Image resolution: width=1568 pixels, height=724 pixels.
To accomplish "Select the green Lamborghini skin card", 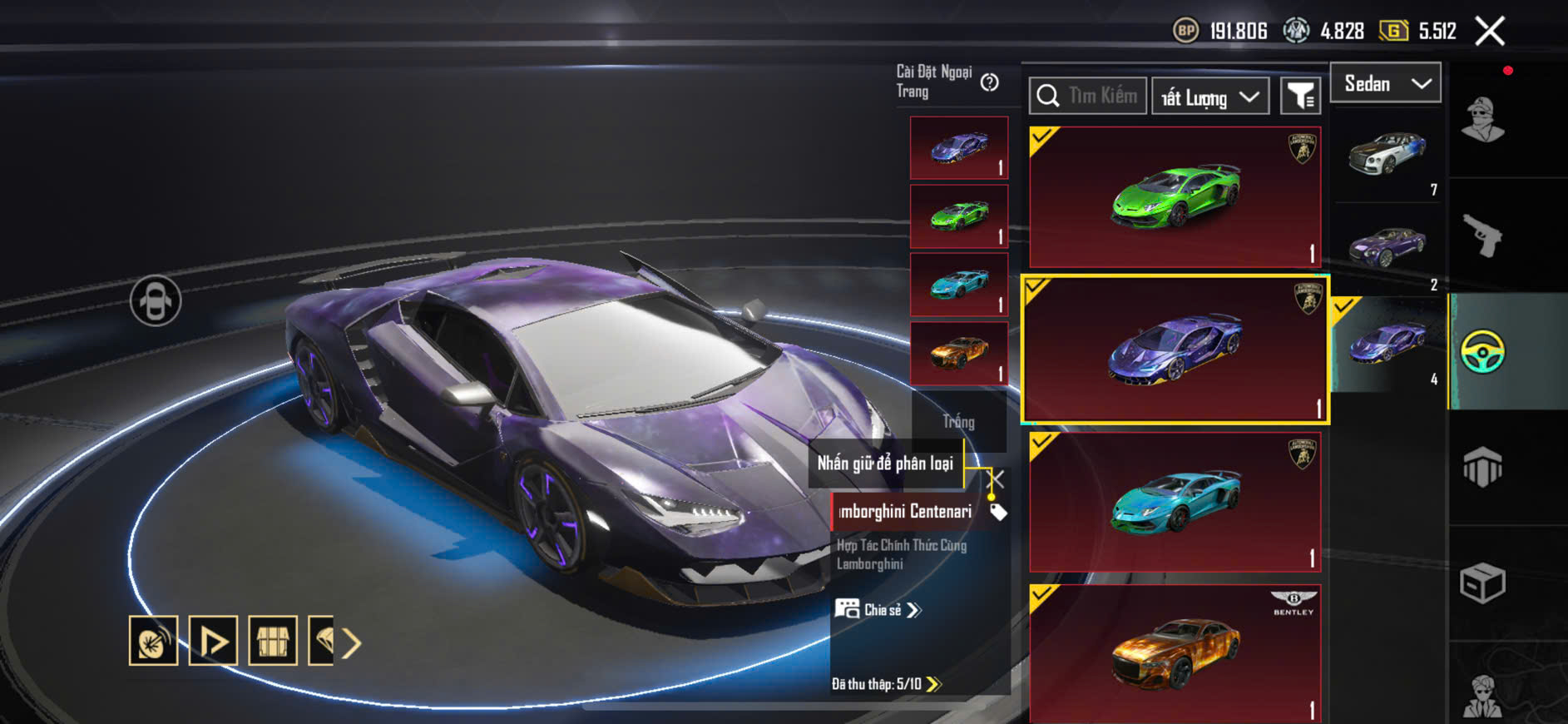I will pyautogui.click(x=1175, y=197).
